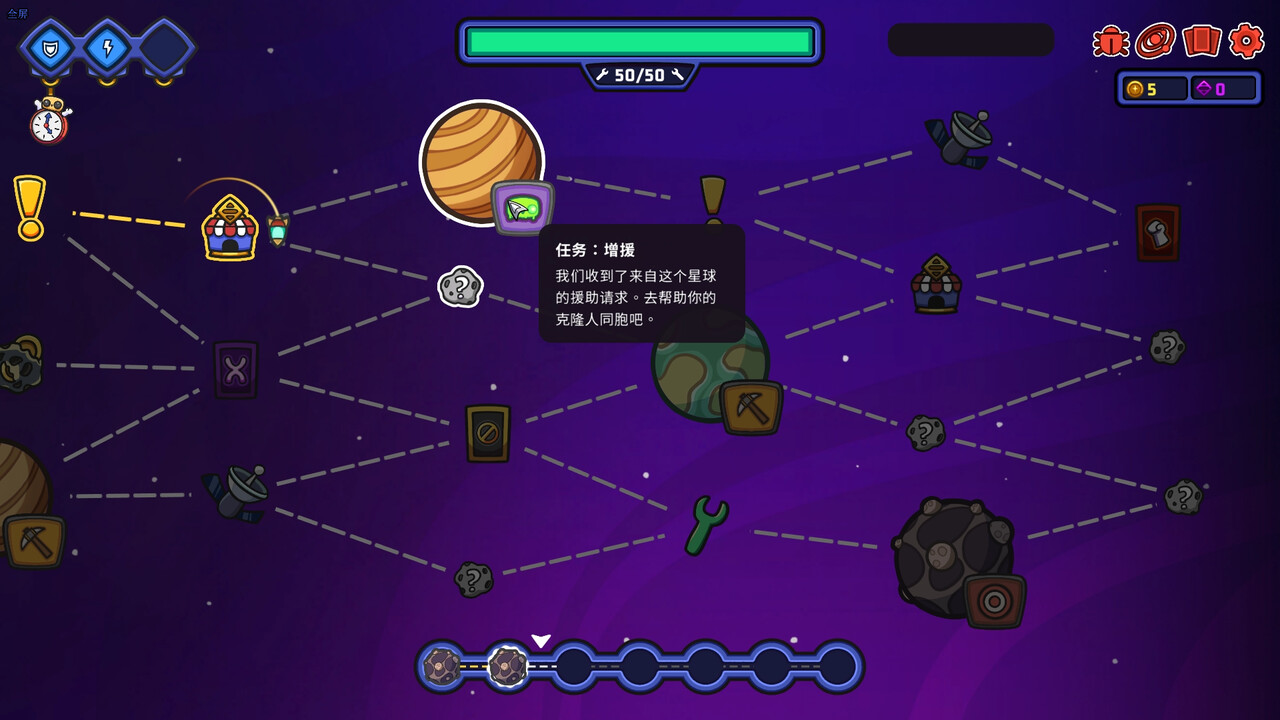Select the current stage marker on bottom track
1280x720 pixels.
click(x=508, y=666)
